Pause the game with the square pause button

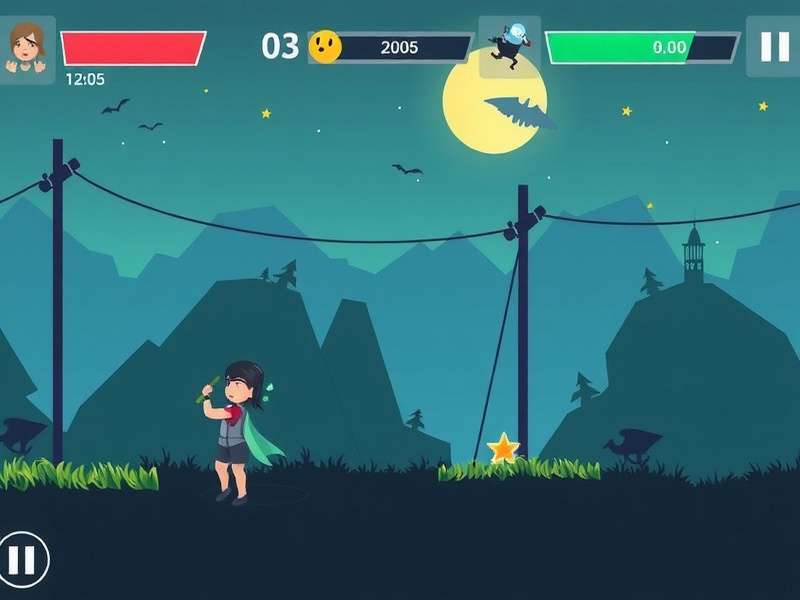pyautogui.click(x=774, y=47)
